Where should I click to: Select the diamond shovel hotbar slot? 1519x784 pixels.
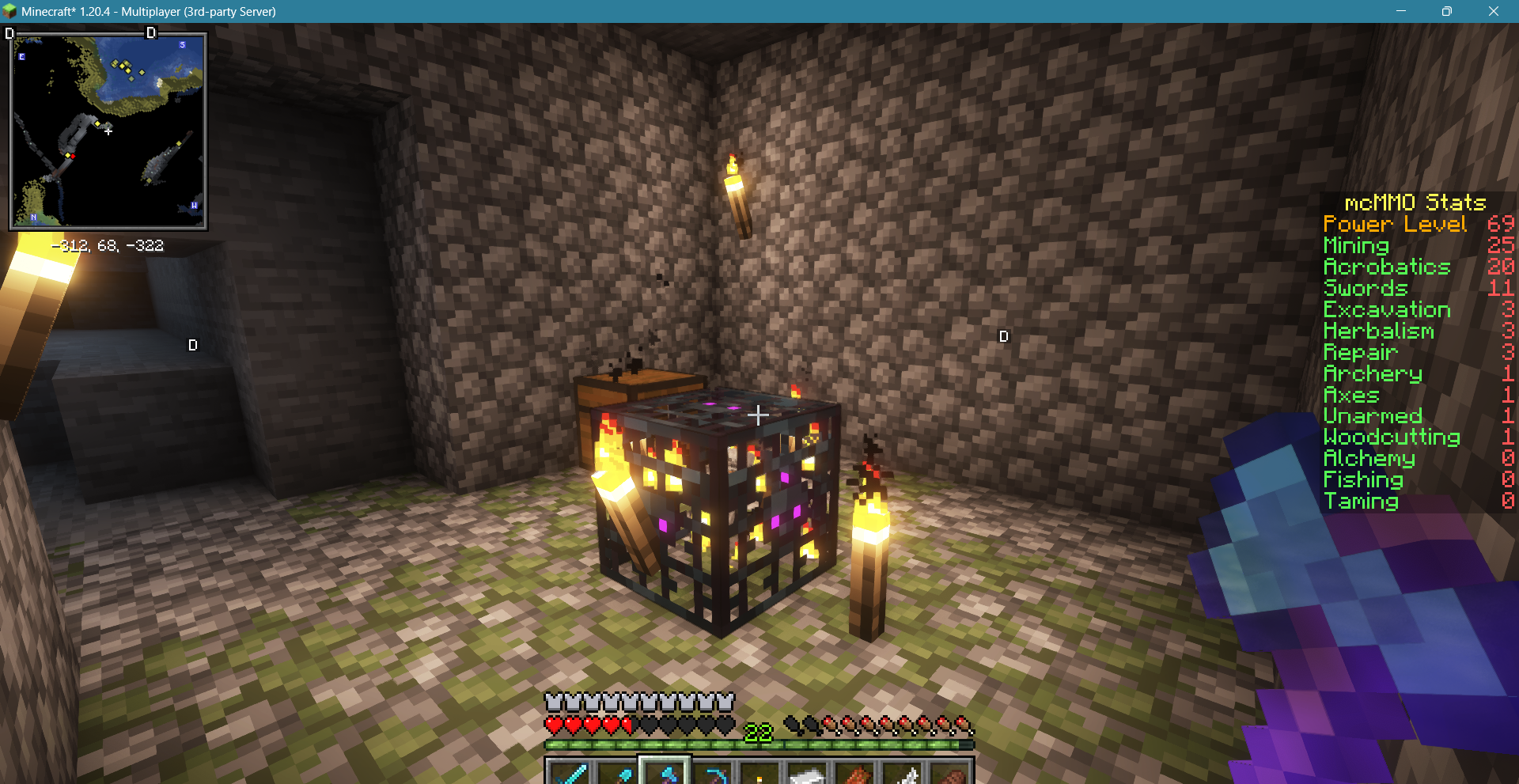(x=617, y=773)
